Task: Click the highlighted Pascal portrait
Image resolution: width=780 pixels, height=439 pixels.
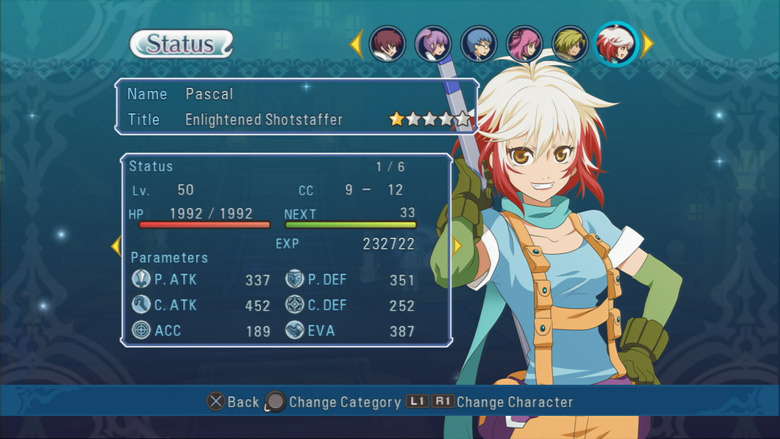Action: point(616,44)
